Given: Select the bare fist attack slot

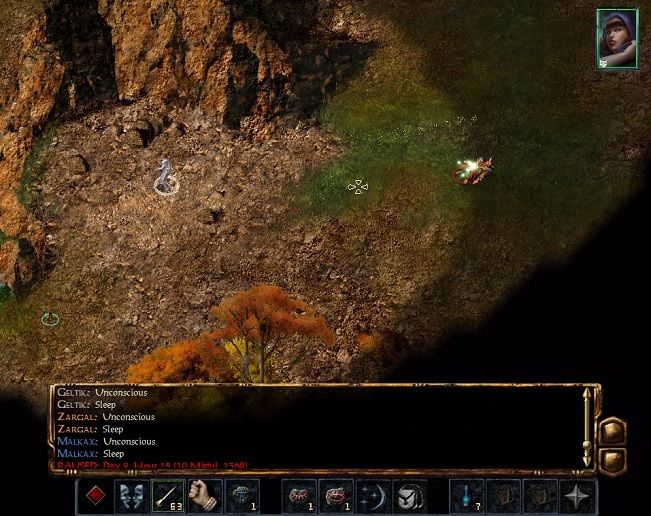Looking at the screenshot, I should click(204, 496).
